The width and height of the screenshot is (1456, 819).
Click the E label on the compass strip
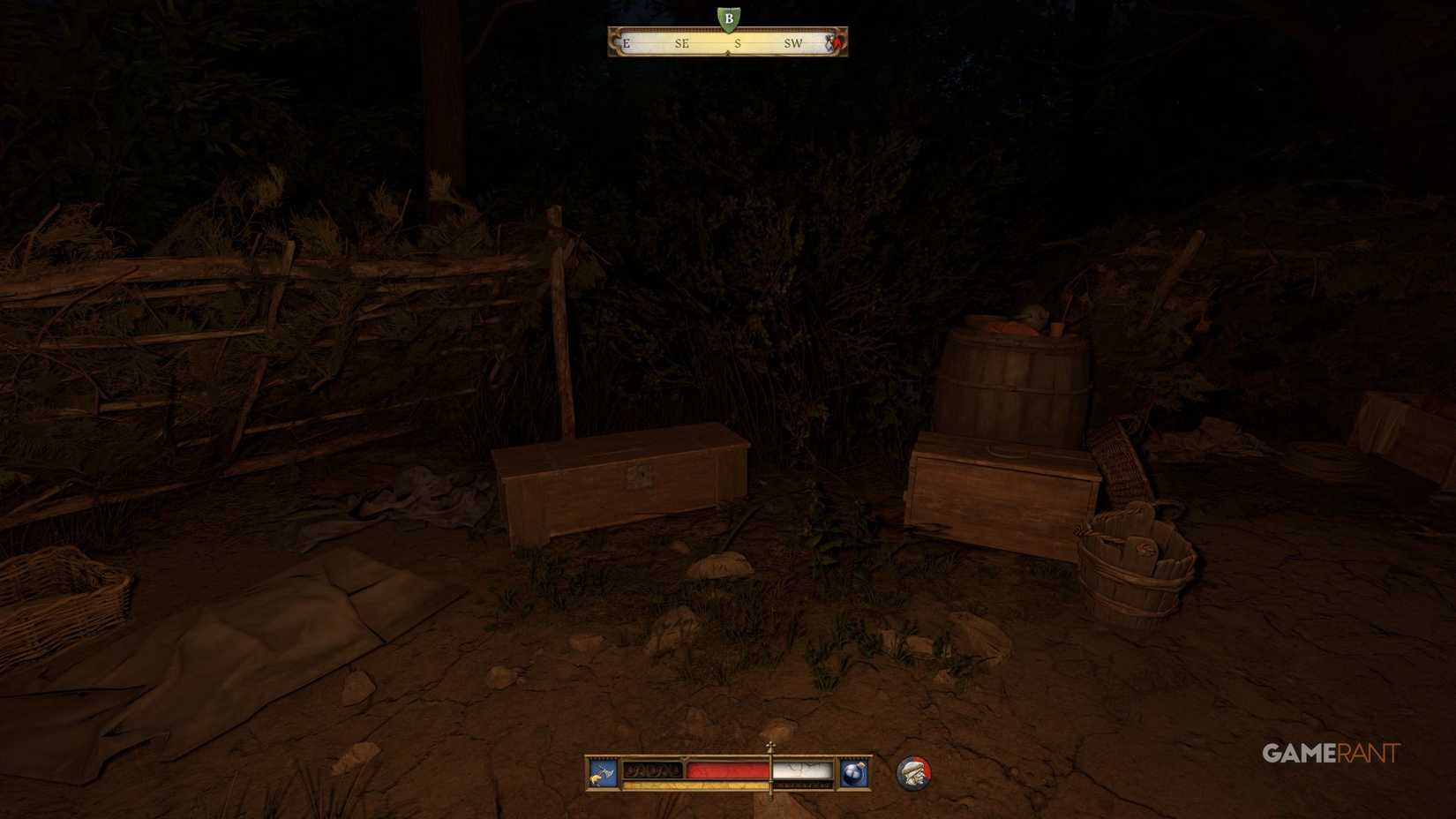(626, 45)
